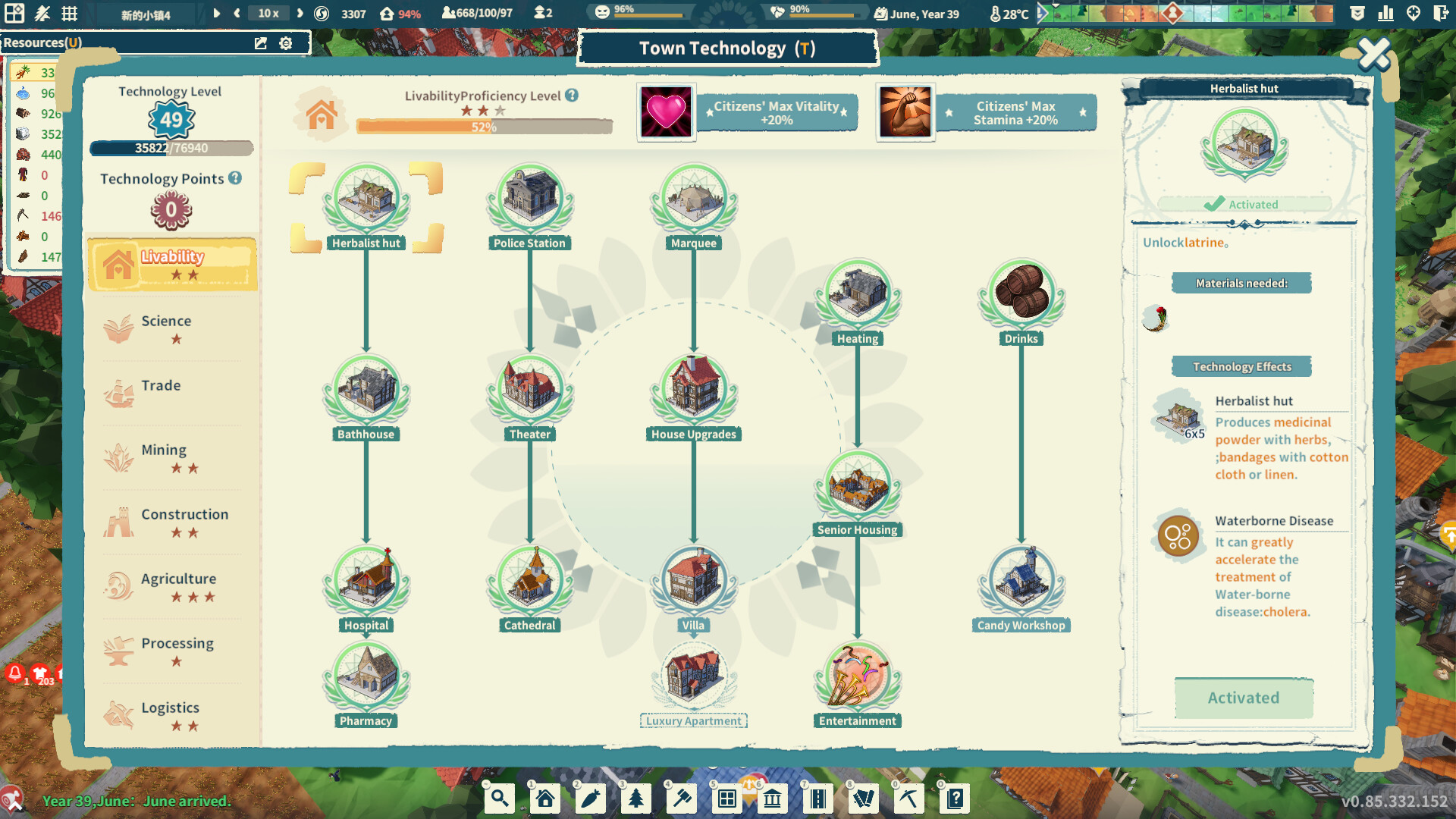
Task: Click the Livability proficiency progress bar
Action: [484, 126]
